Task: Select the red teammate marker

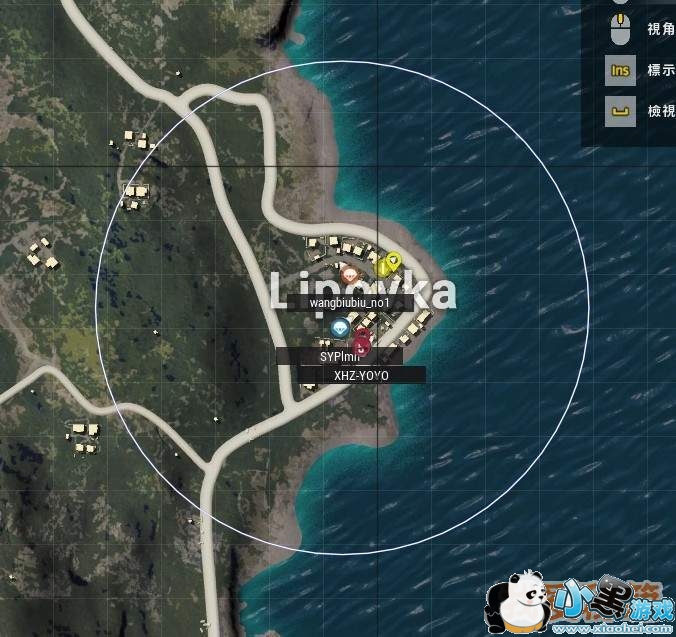Action: click(361, 343)
